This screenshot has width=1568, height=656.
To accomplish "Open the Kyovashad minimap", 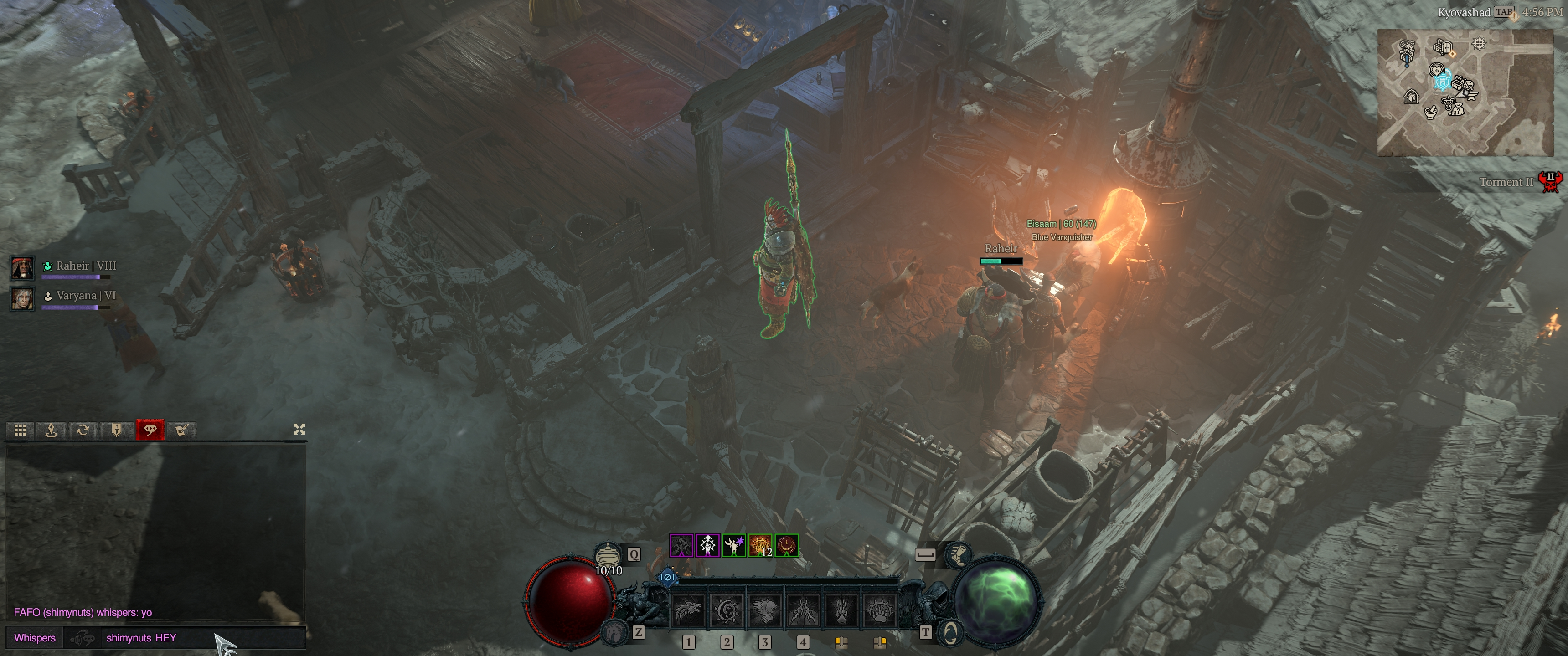I will point(1465,92).
